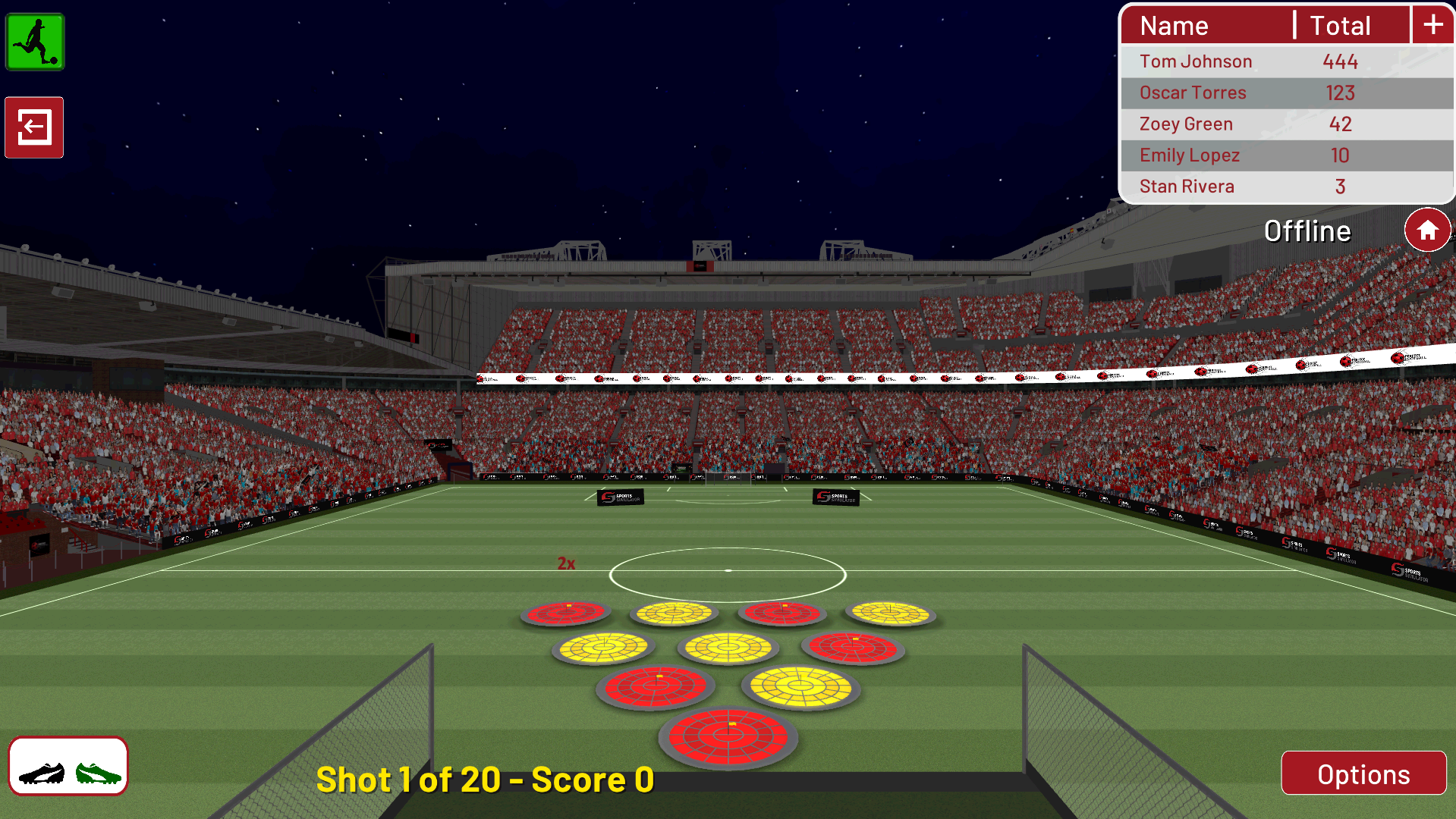Viewport: 1456px width, 819px height.
Task: Select Zoey Green in the leaderboard
Action: click(x=1186, y=124)
